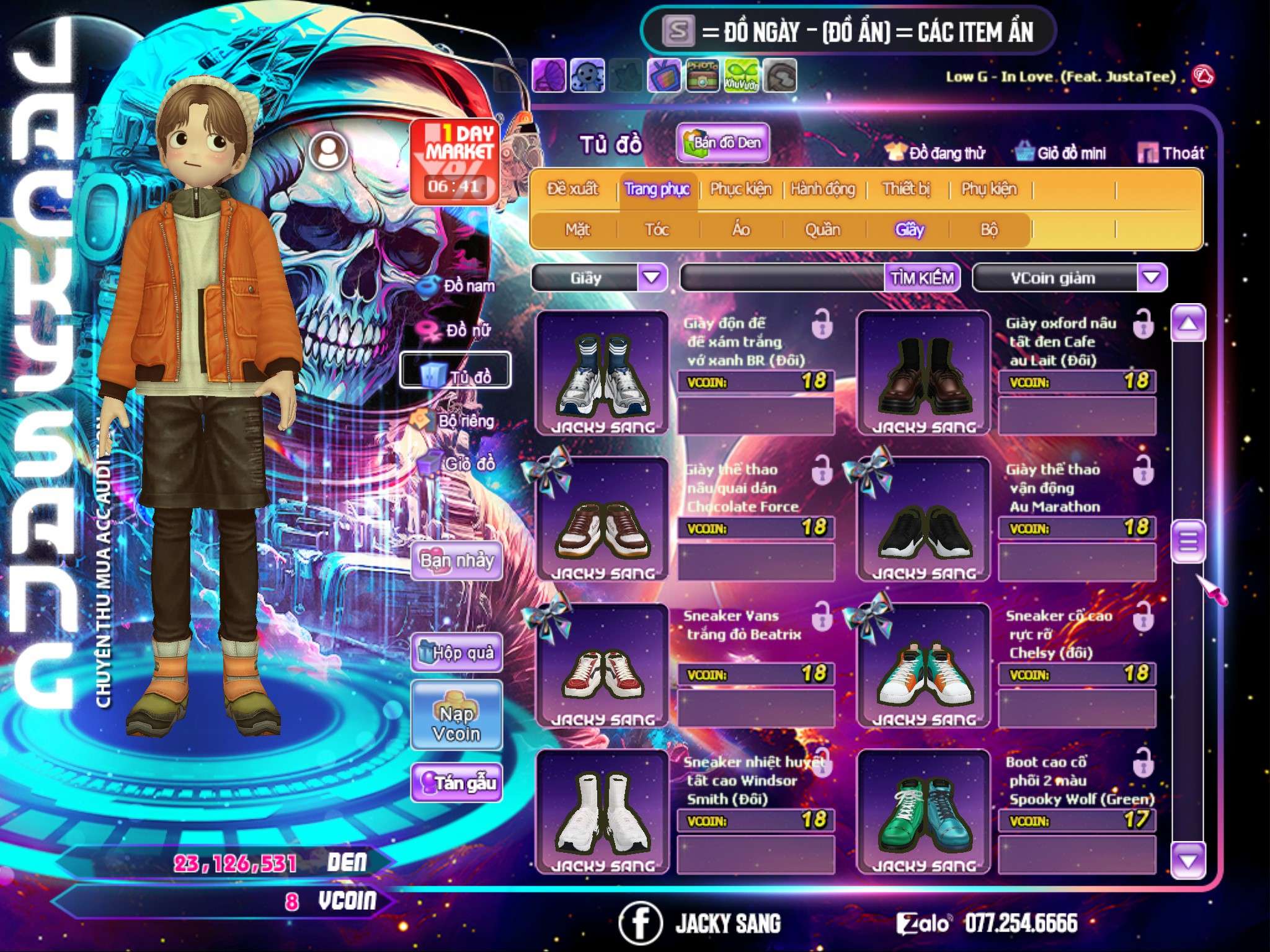Open the Bán đồ Den shop

coord(722,143)
